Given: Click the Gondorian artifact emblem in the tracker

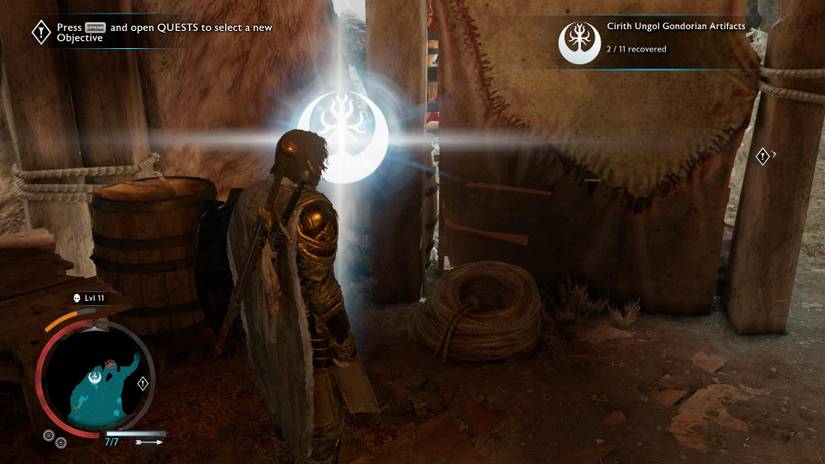Looking at the screenshot, I should point(579,38).
